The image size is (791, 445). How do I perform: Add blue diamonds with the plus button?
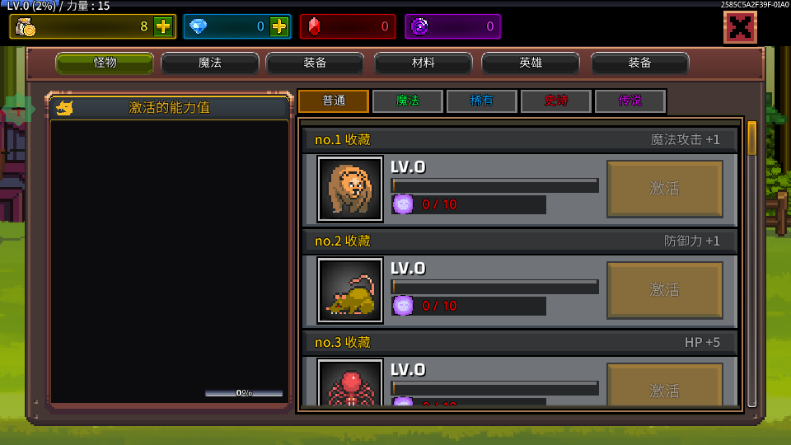279,27
